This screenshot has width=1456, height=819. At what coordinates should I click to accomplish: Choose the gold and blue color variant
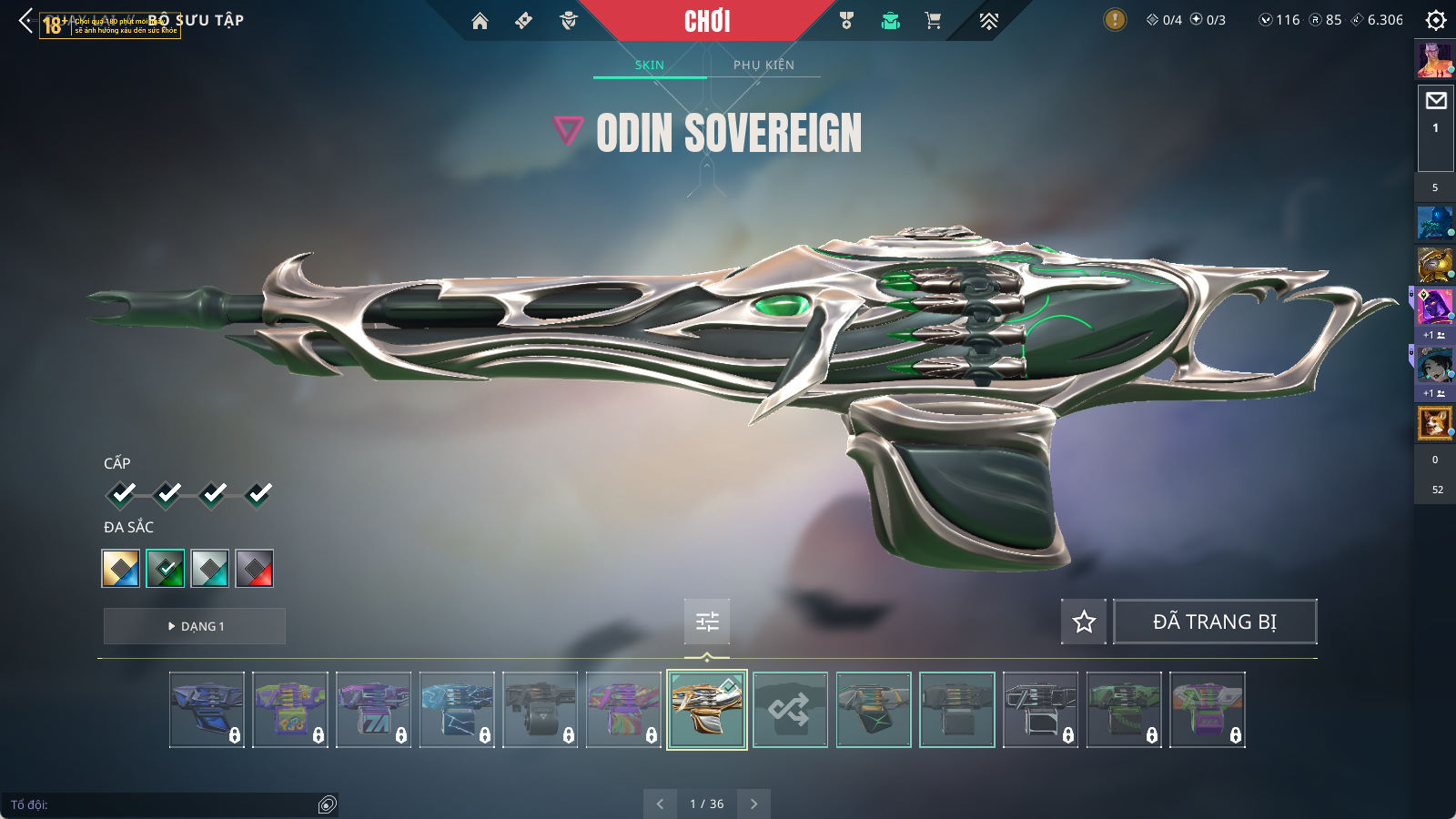click(x=121, y=569)
